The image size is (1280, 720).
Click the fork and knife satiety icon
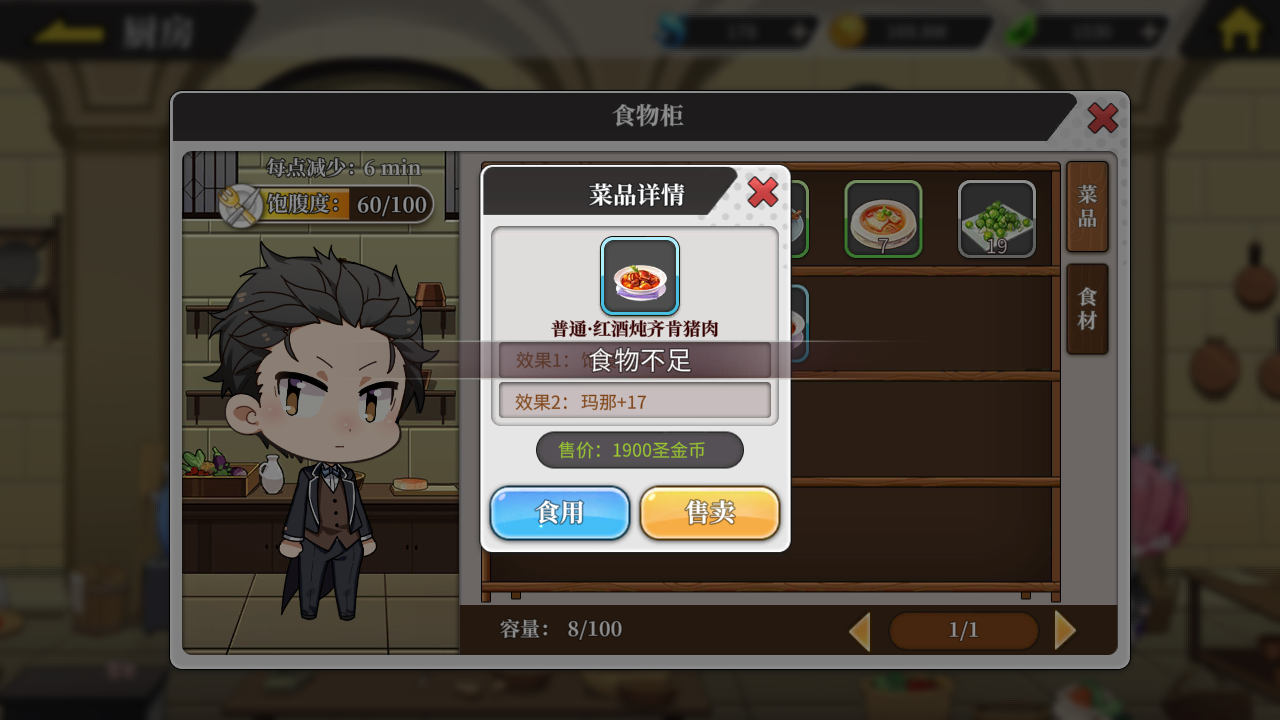[x=240, y=205]
